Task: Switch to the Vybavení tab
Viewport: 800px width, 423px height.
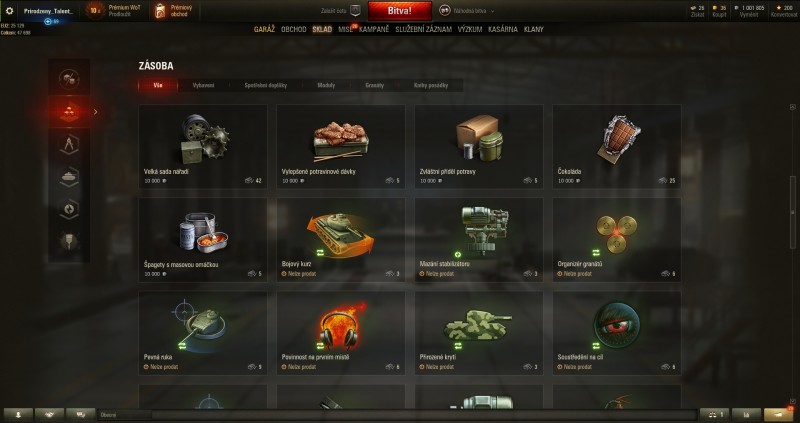Action: pyautogui.click(x=203, y=86)
